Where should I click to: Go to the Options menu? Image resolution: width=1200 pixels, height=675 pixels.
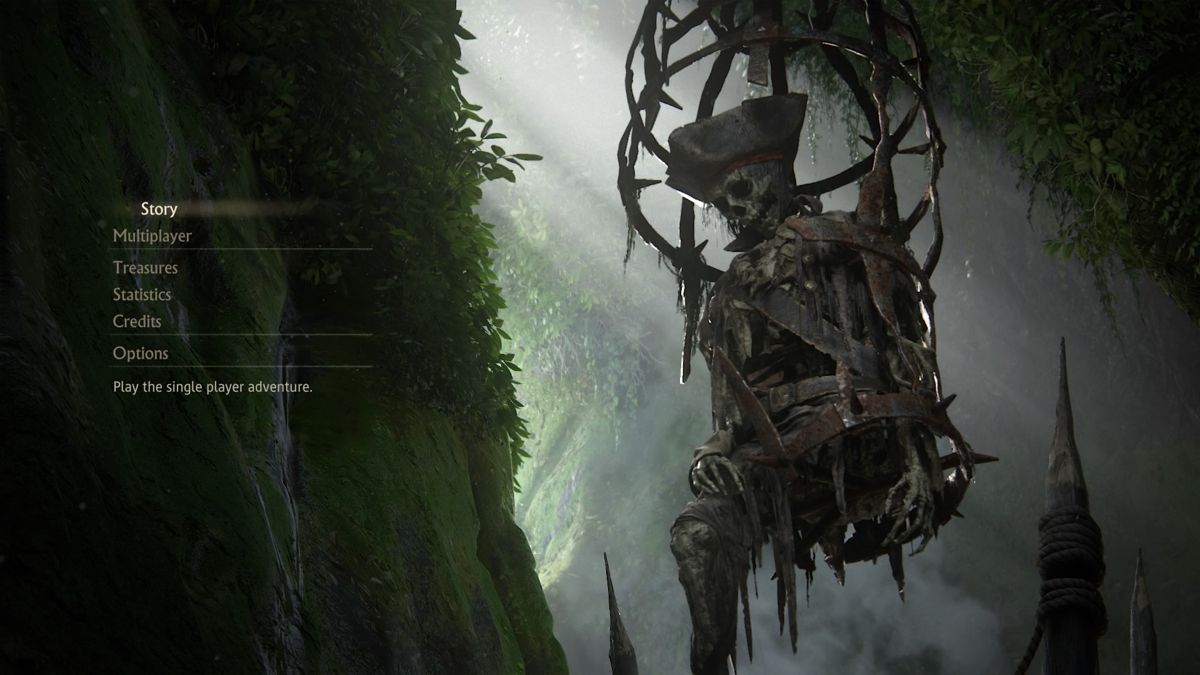point(141,353)
